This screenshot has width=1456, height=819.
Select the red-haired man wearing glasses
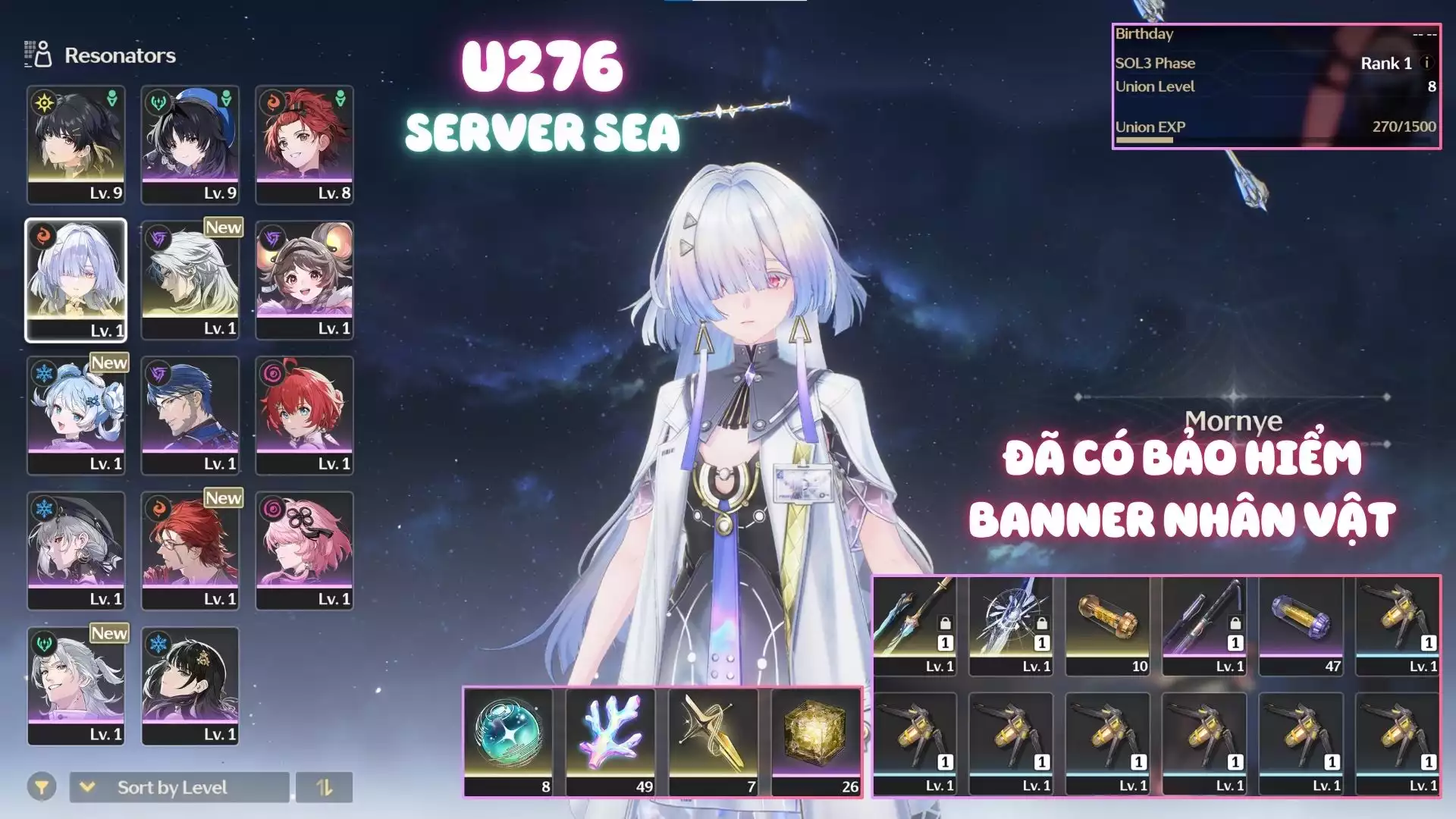[190, 551]
